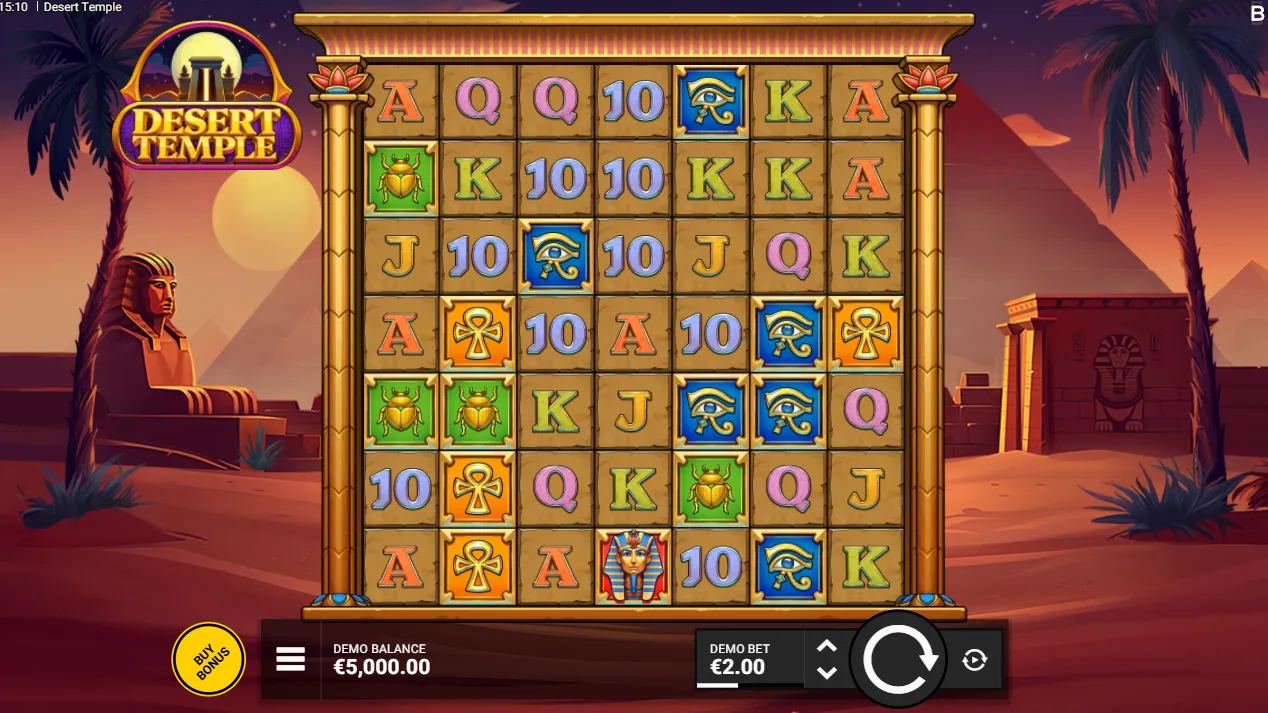The image size is (1268, 713).
Task: Open the Buy Bonus menu
Action: tap(208, 659)
